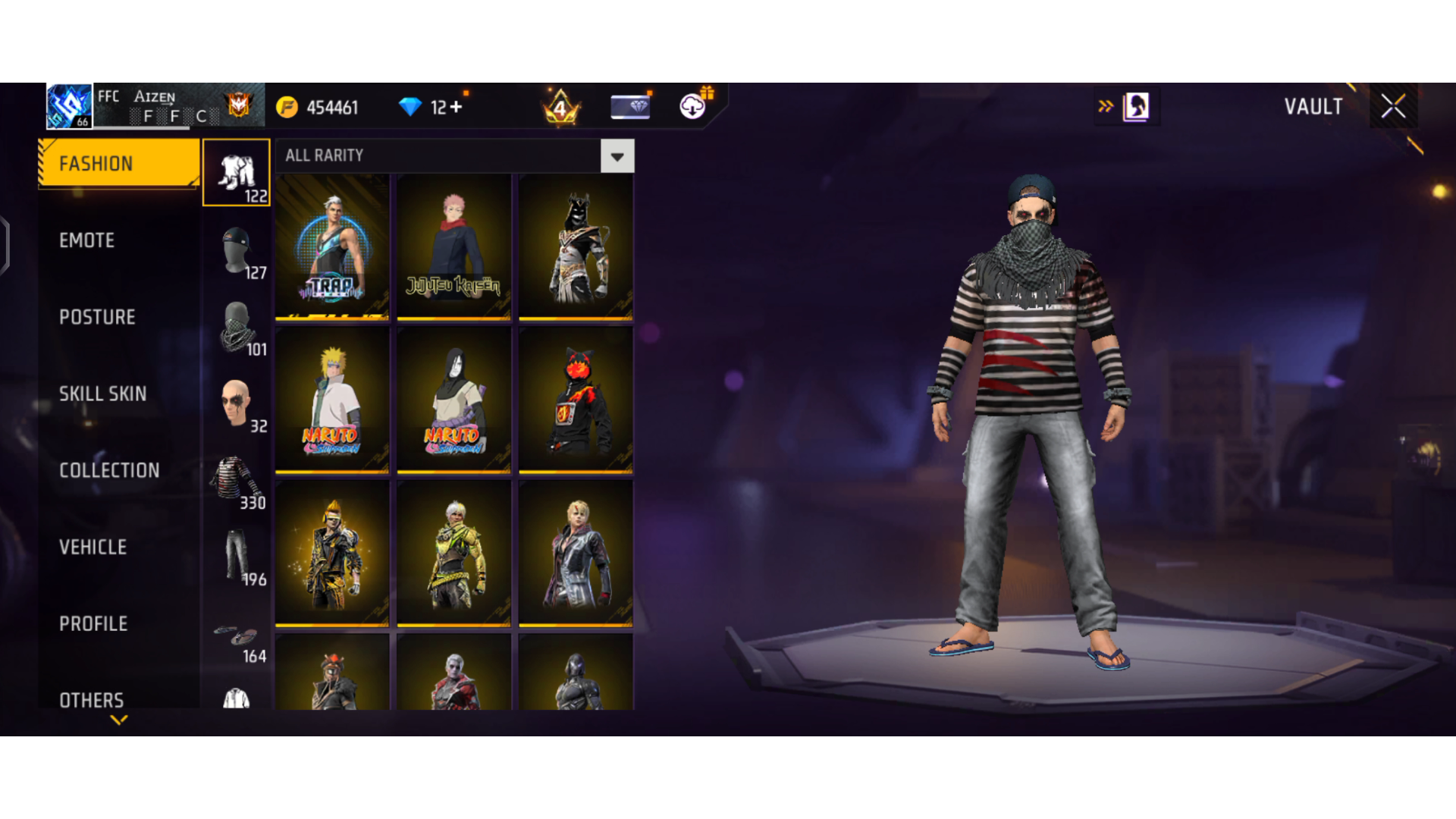Open the tops category showing 330 items

point(236,474)
